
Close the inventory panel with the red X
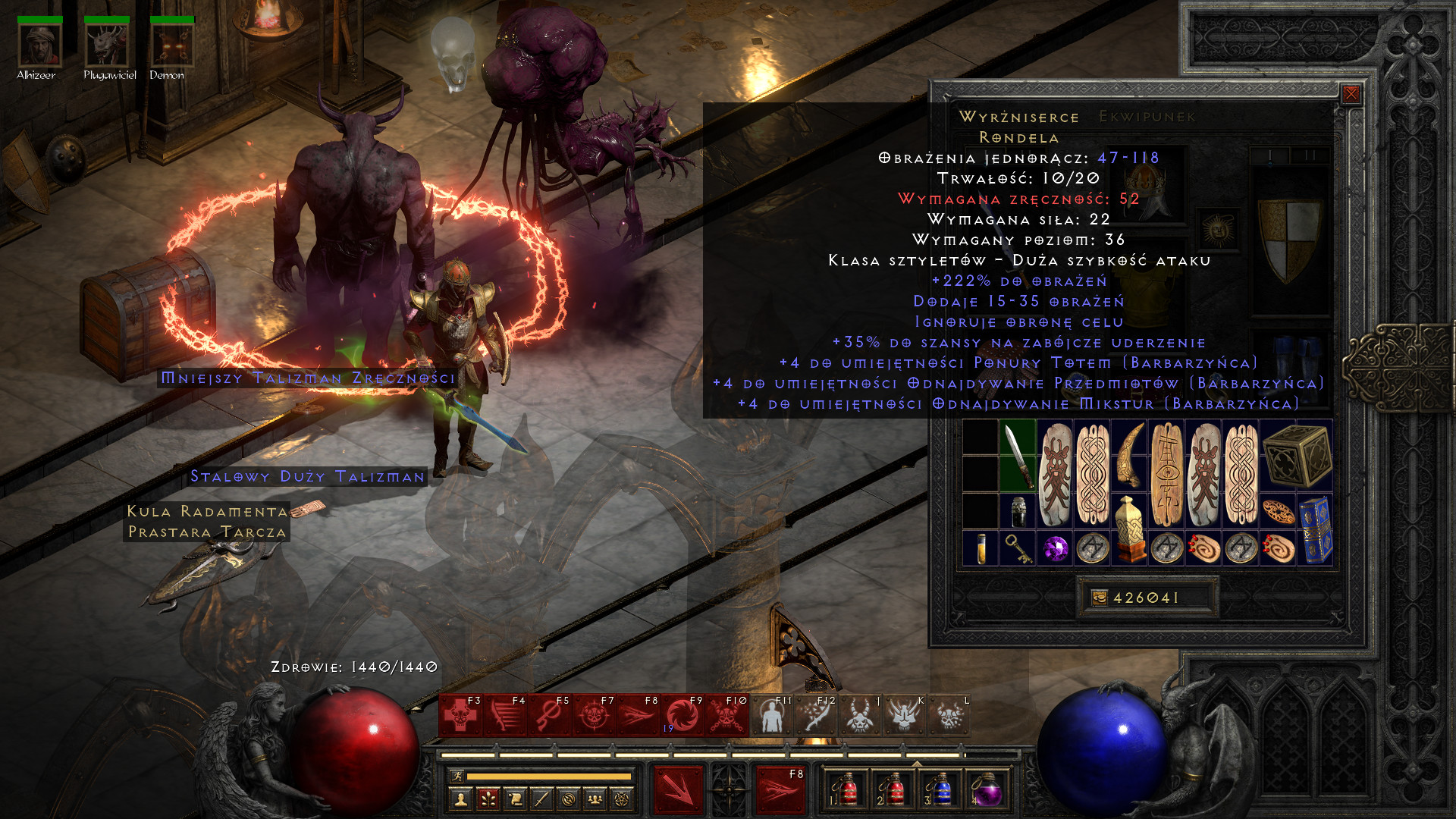pyautogui.click(x=1351, y=94)
